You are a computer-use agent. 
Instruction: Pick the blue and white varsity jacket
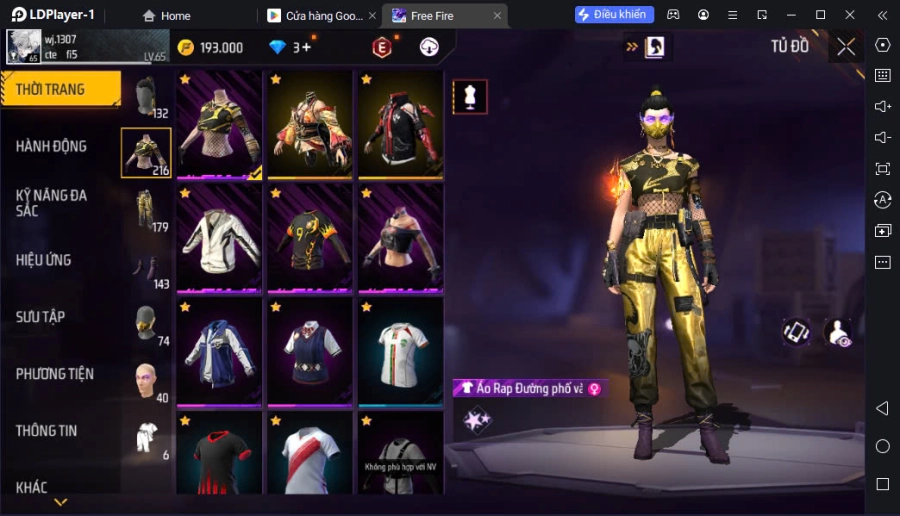[219, 351]
